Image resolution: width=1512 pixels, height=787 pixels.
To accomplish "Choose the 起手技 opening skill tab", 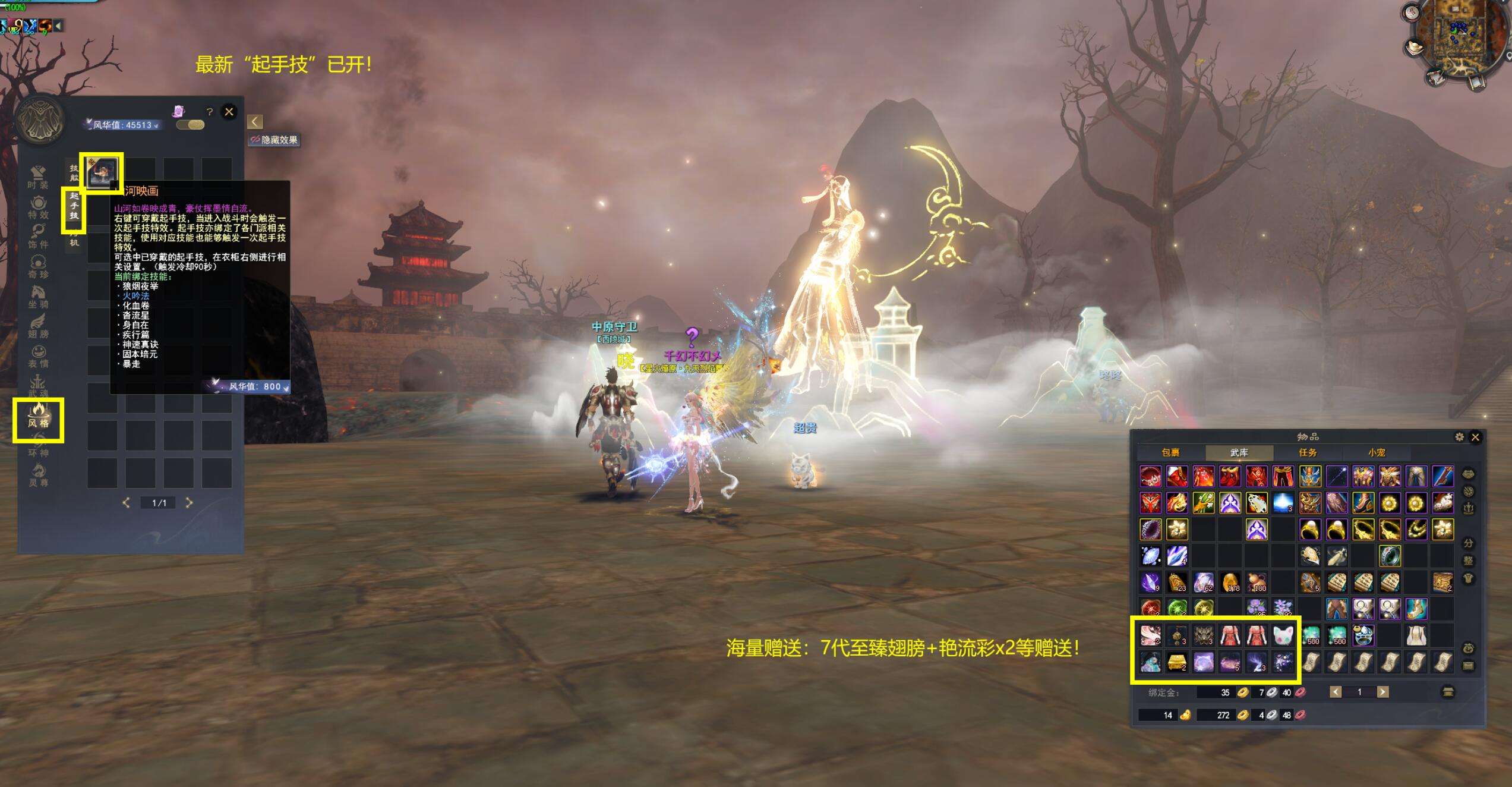I will click(x=74, y=206).
